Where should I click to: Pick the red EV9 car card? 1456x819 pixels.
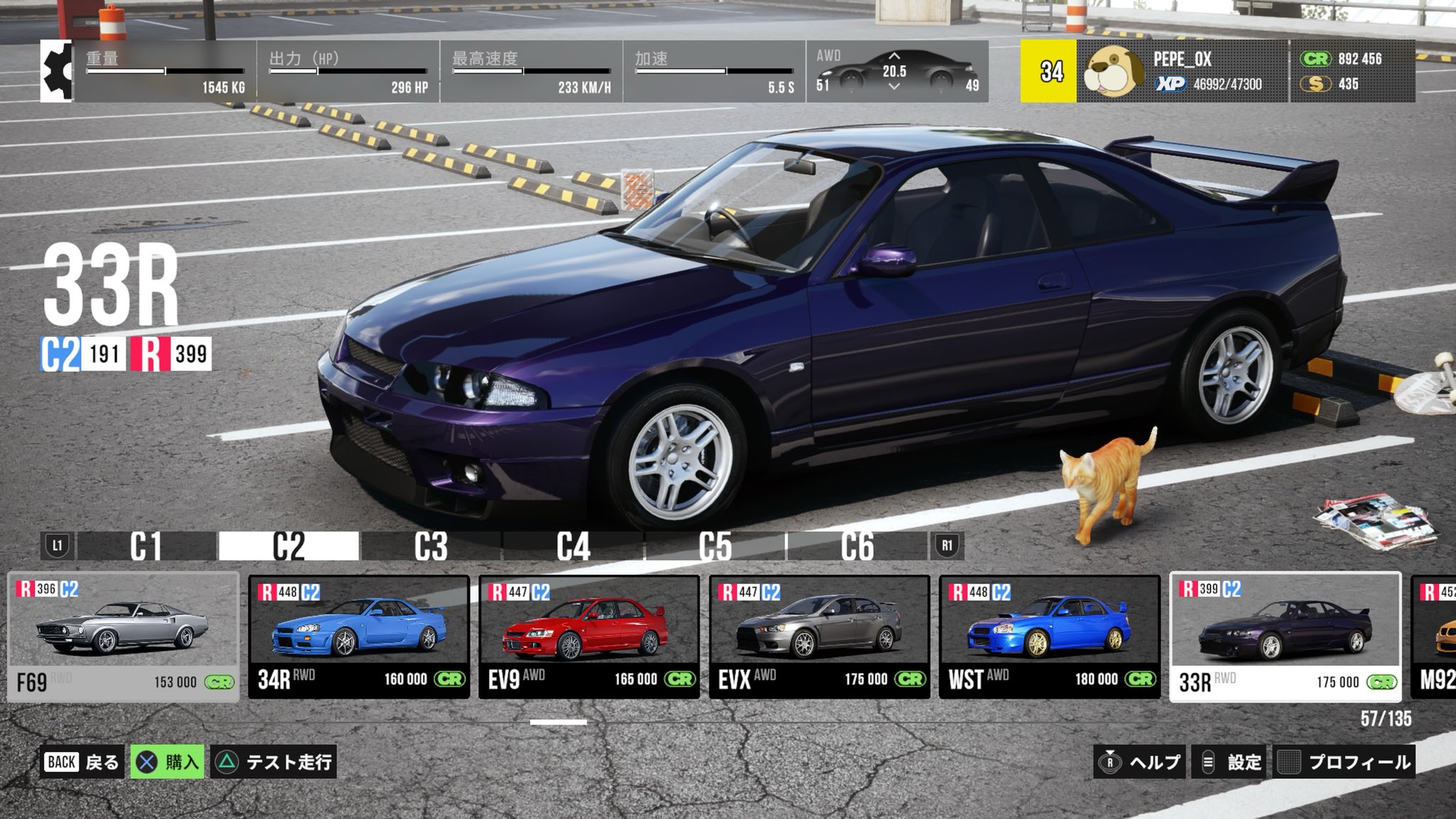coord(589,638)
